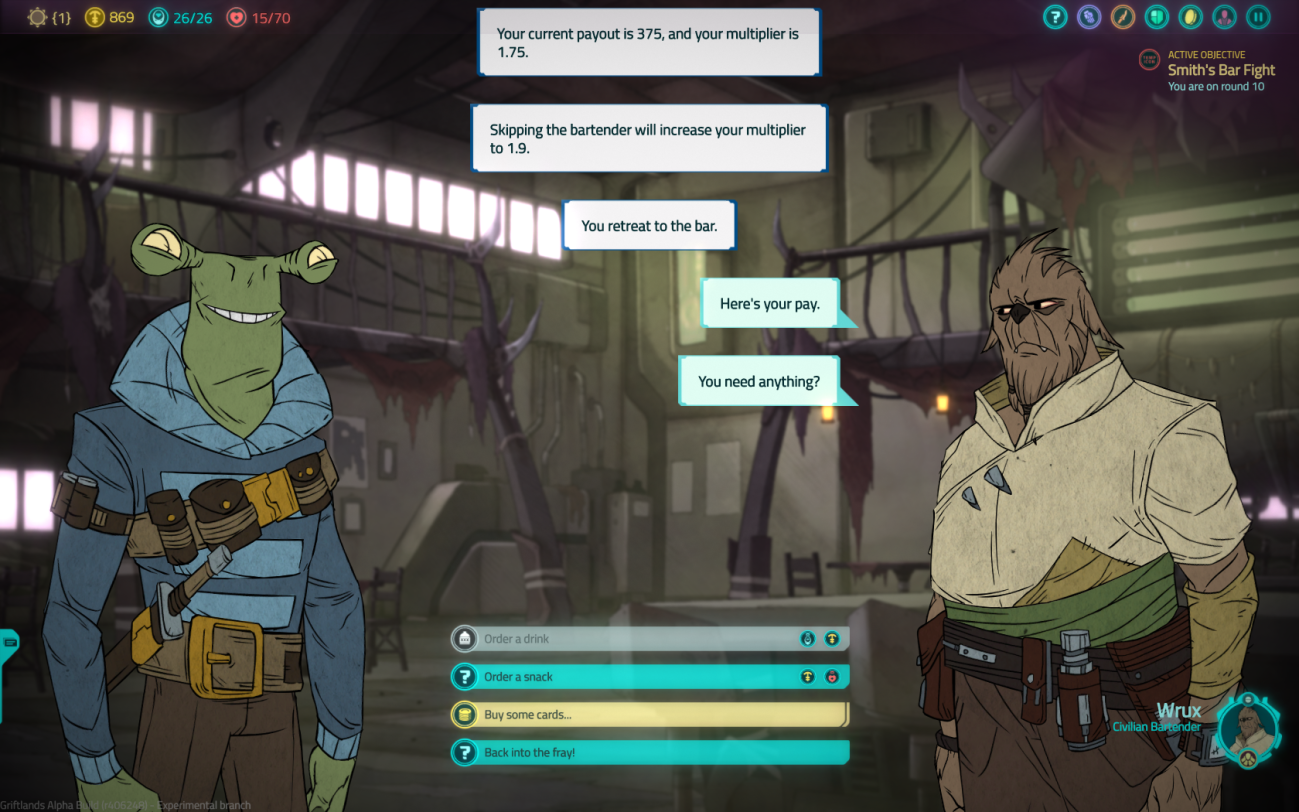Open the help menu via question mark icon
Viewport: 1299px width, 812px height.
(1055, 17)
